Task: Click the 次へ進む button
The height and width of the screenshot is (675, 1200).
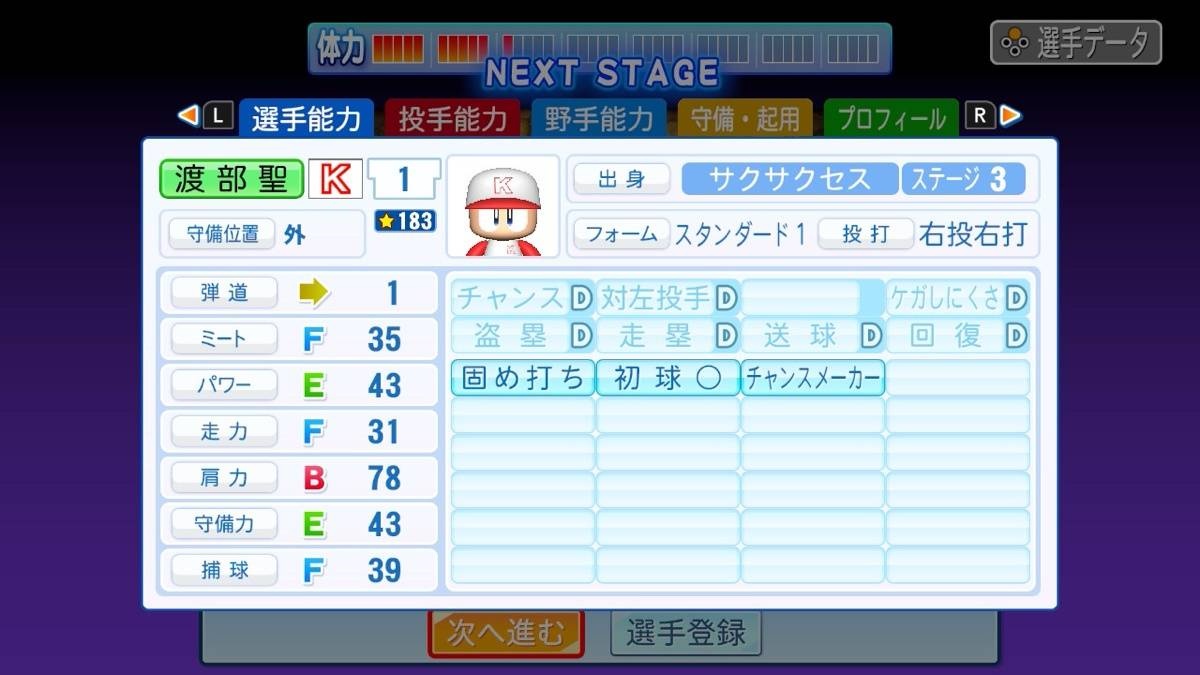Action: [506, 633]
